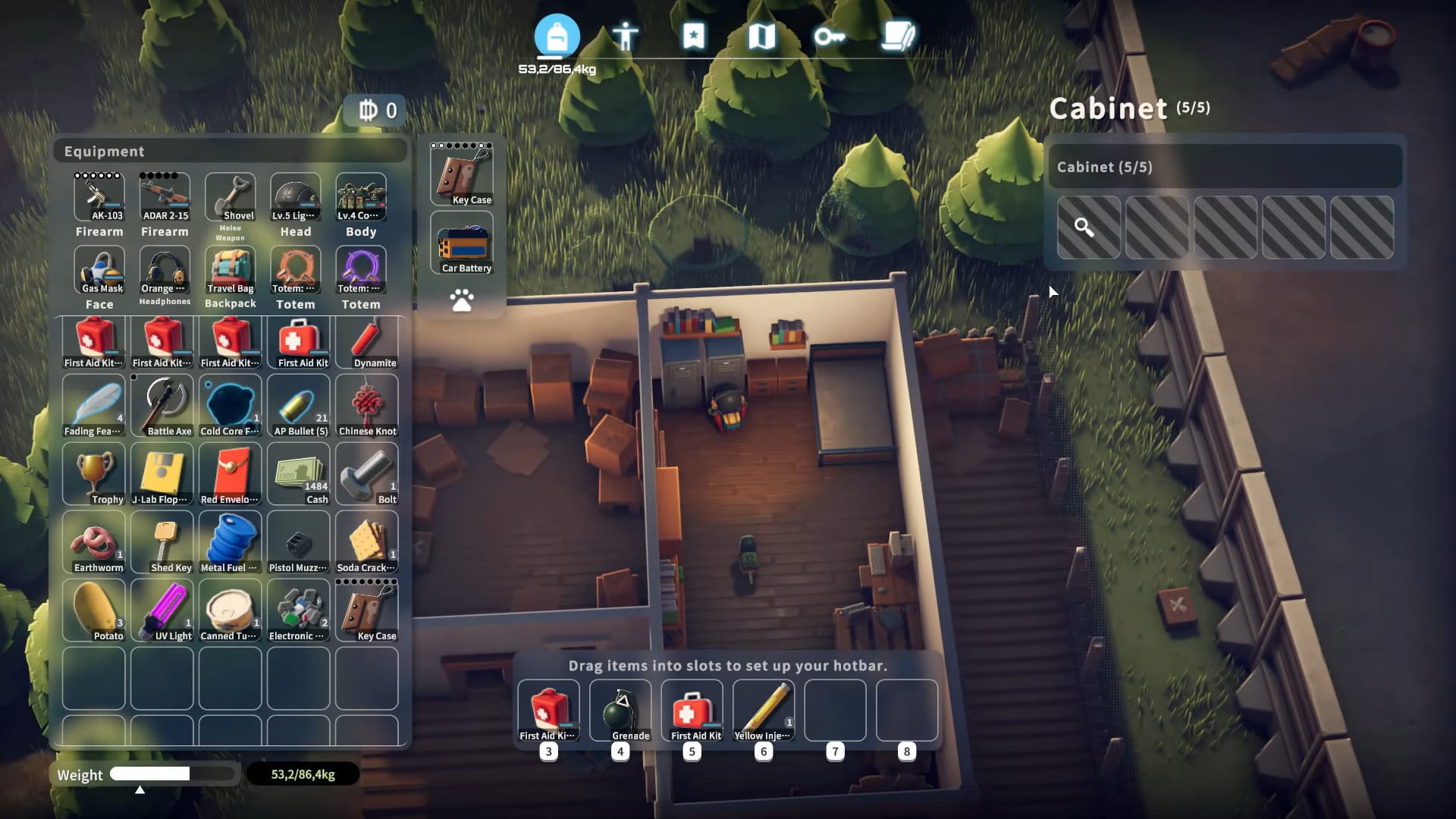1456x819 pixels.
Task: Choose the Shovel melee weapon slot
Action: pos(230,196)
